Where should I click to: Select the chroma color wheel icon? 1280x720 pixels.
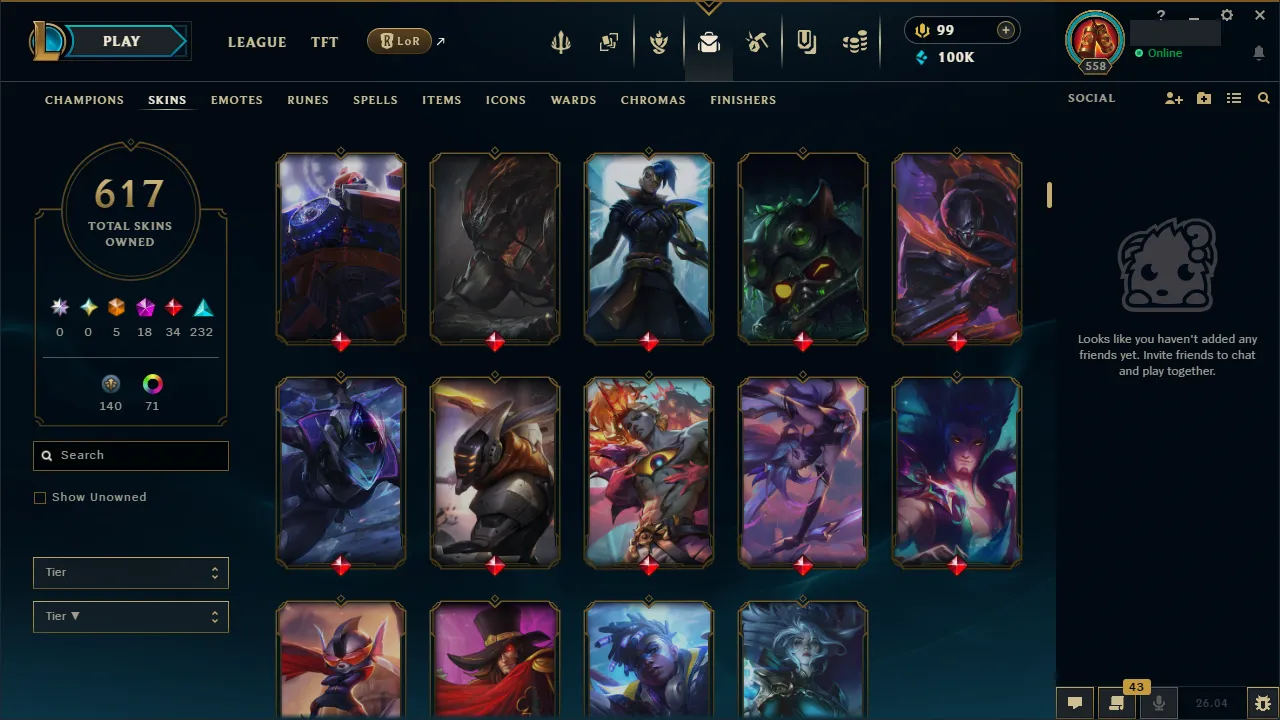pyautogui.click(x=151, y=383)
